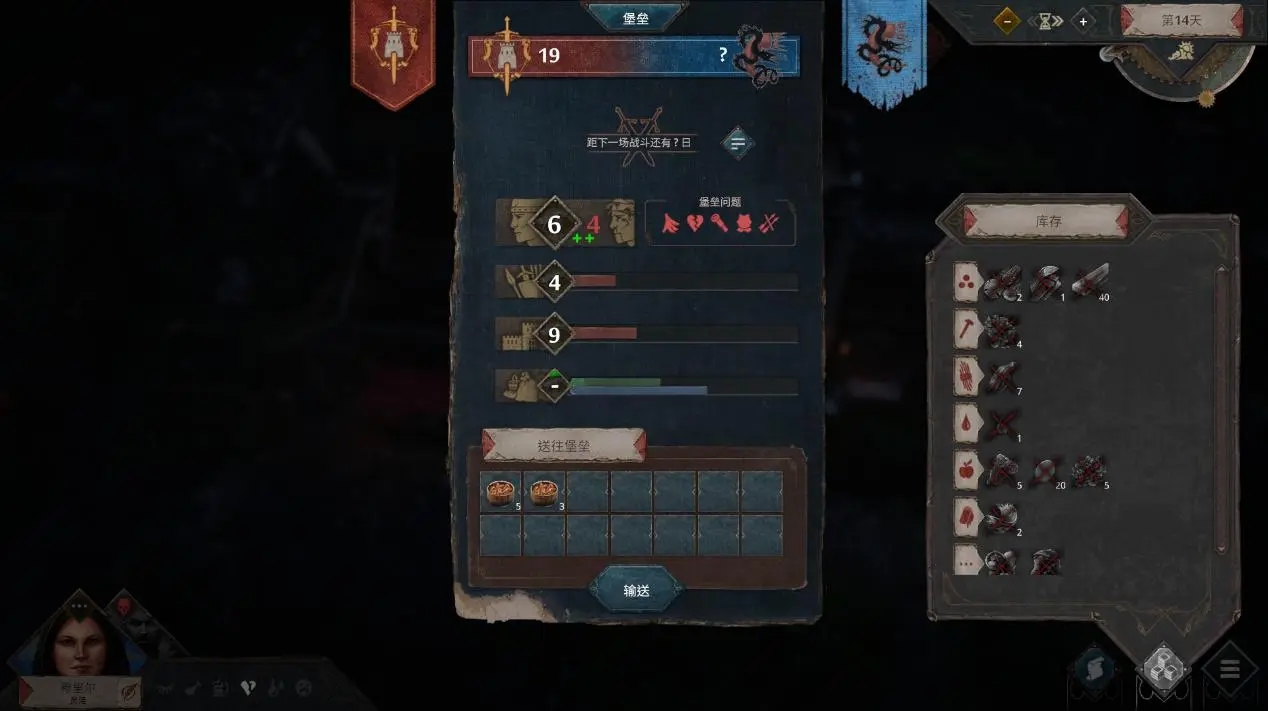
Task: Select the food bowl stack of 3
Action: pyautogui.click(x=544, y=491)
